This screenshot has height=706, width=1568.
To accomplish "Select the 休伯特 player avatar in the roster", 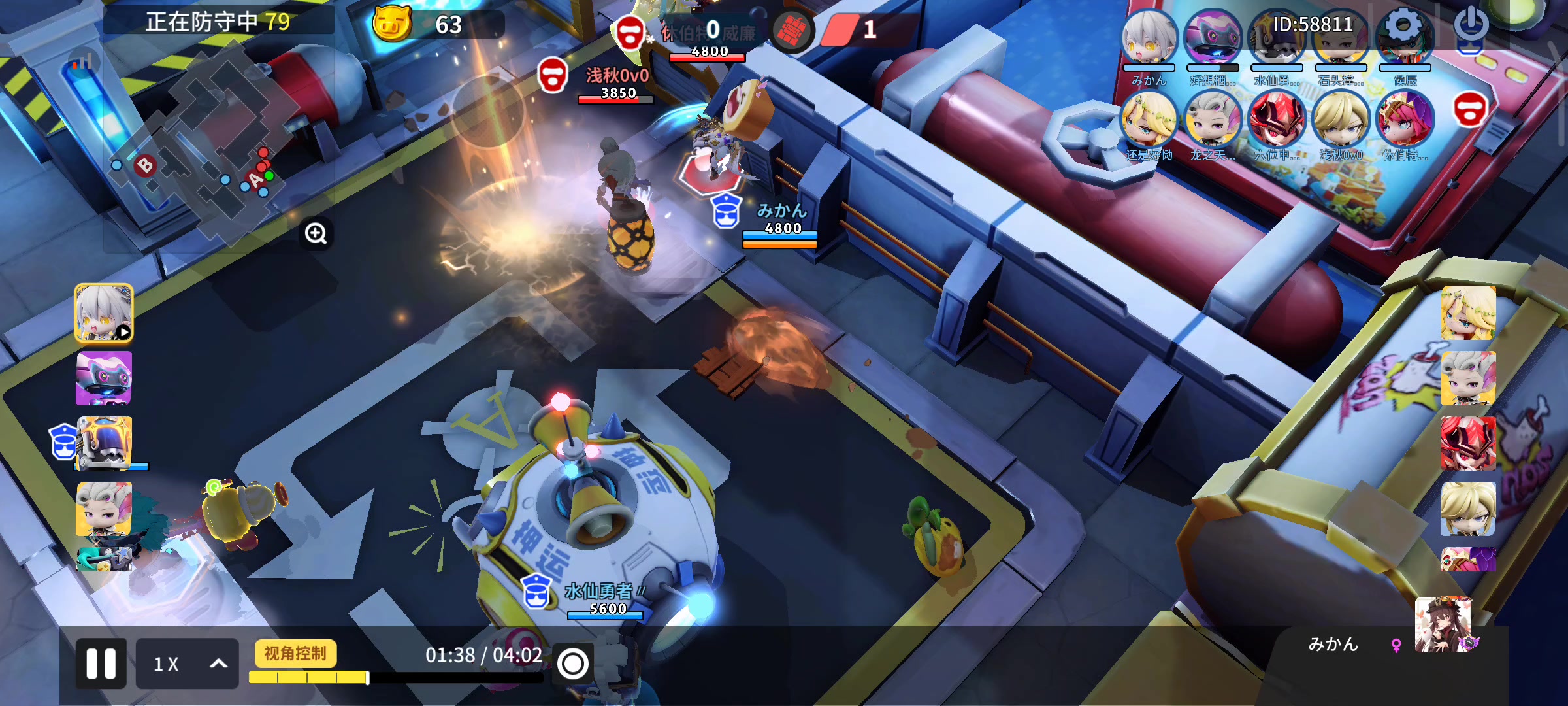I will [x=1405, y=119].
